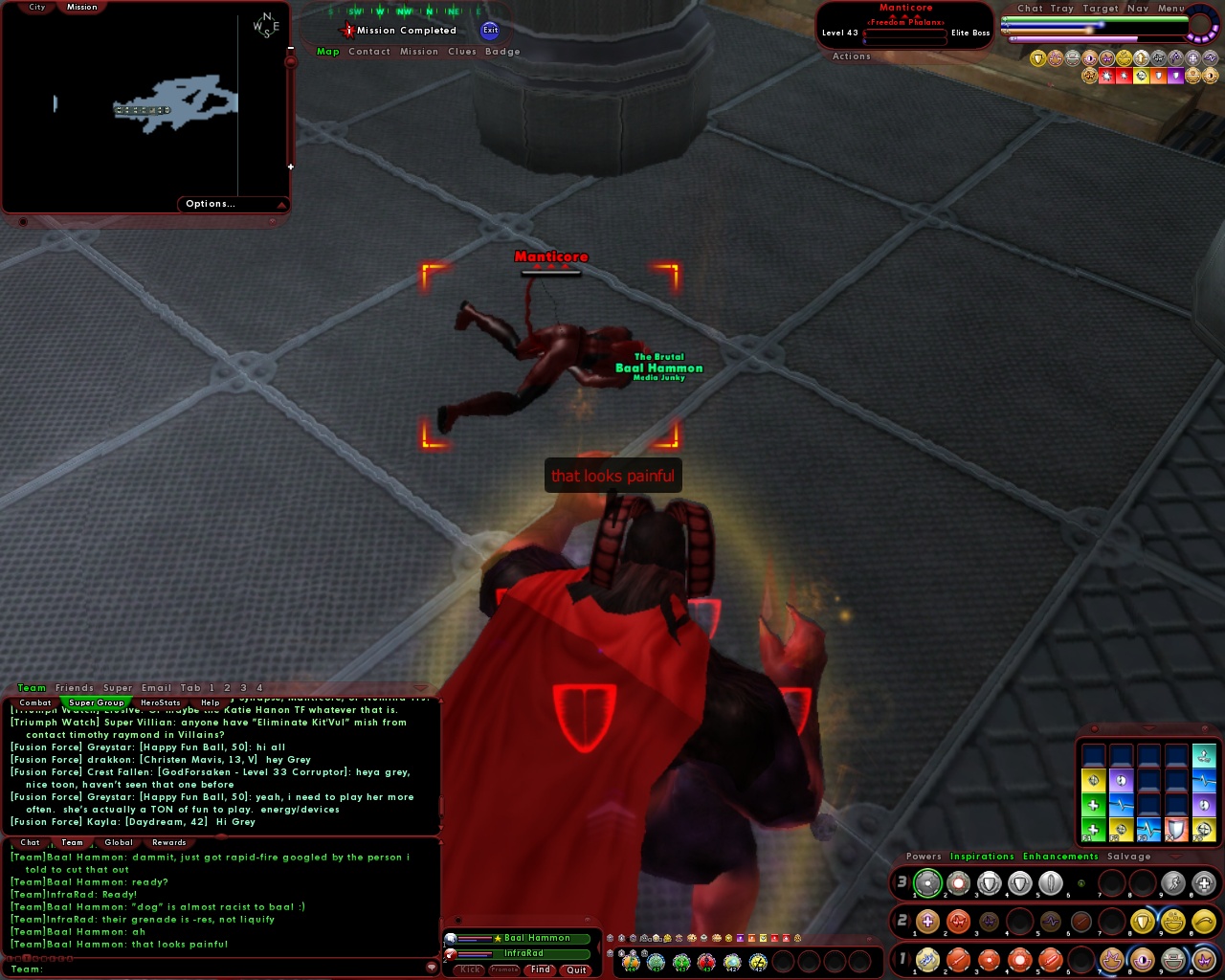Click inside the Team chat input field
The width and height of the screenshot is (1225, 980).
220,969
